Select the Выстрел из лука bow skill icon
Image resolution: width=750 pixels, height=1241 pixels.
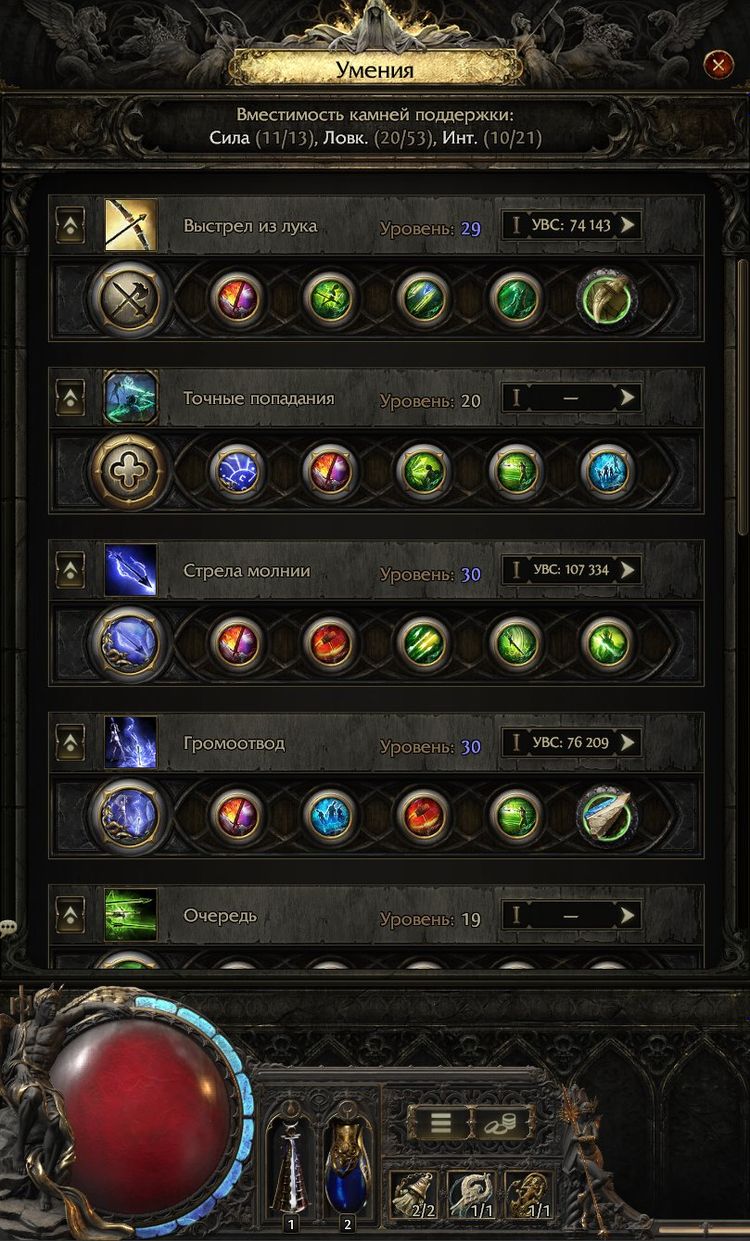tap(131, 225)
